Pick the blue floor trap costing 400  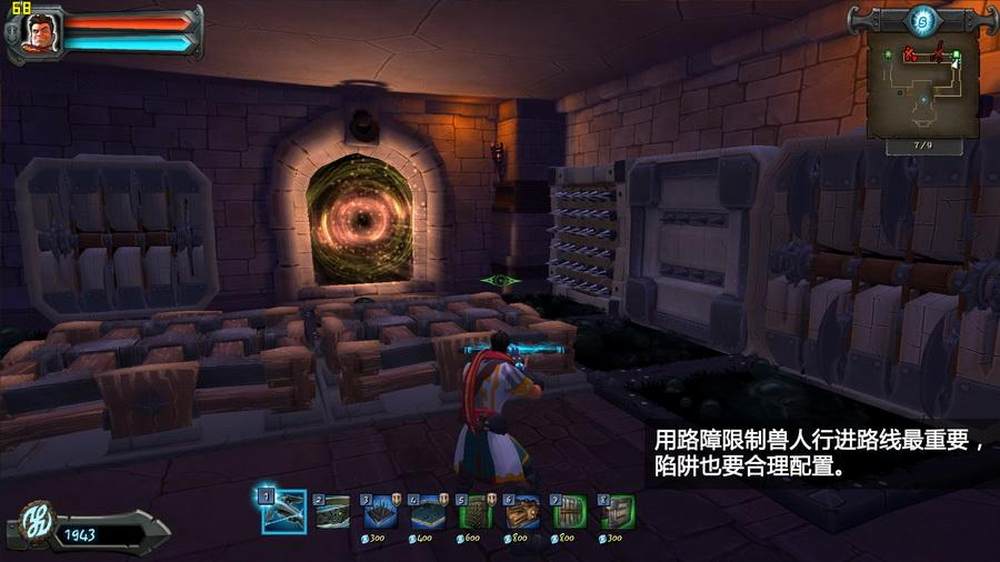point(428,512)
